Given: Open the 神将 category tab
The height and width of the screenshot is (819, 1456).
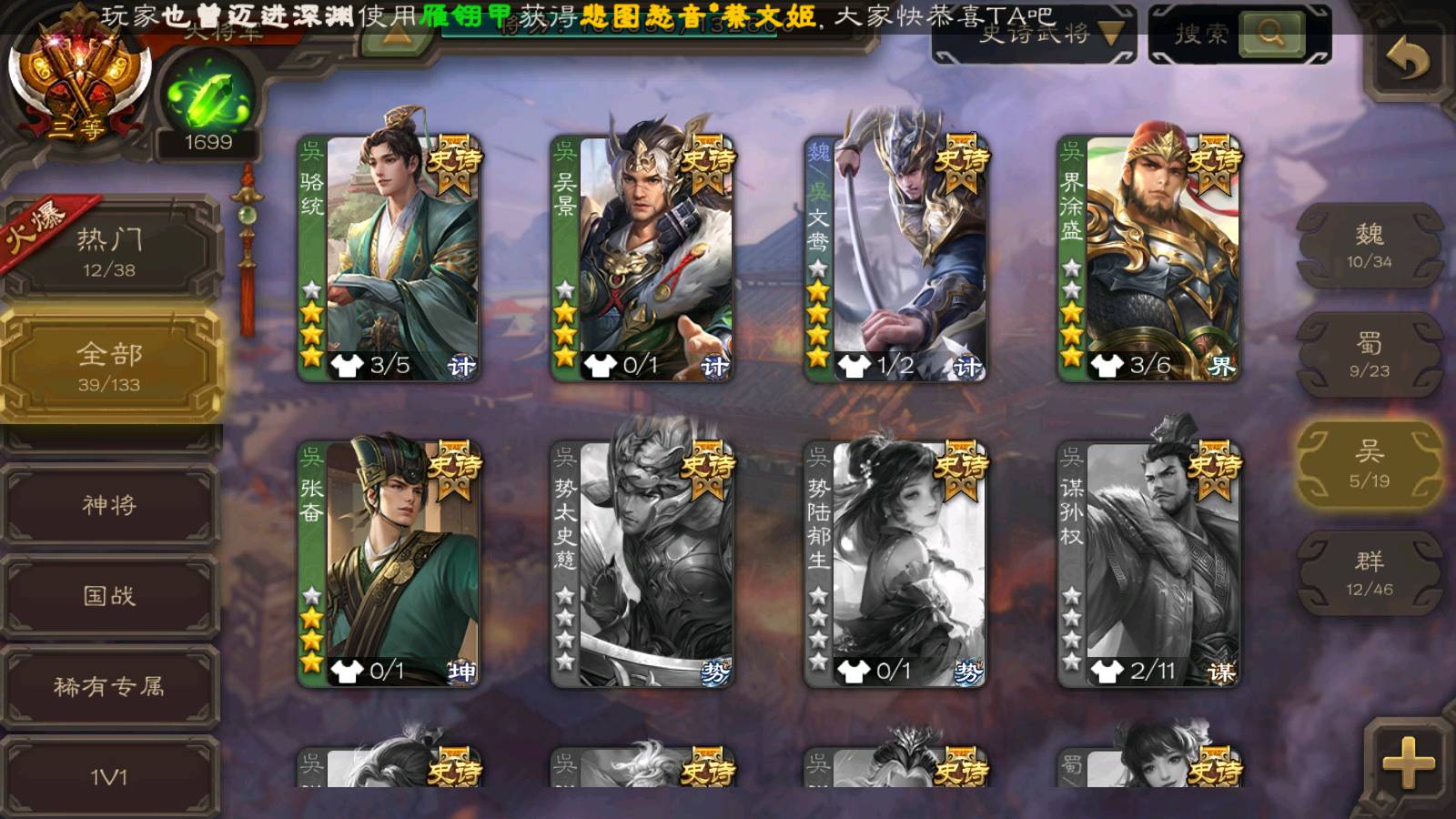Looking at the screenshot, I should pos(109,505).
